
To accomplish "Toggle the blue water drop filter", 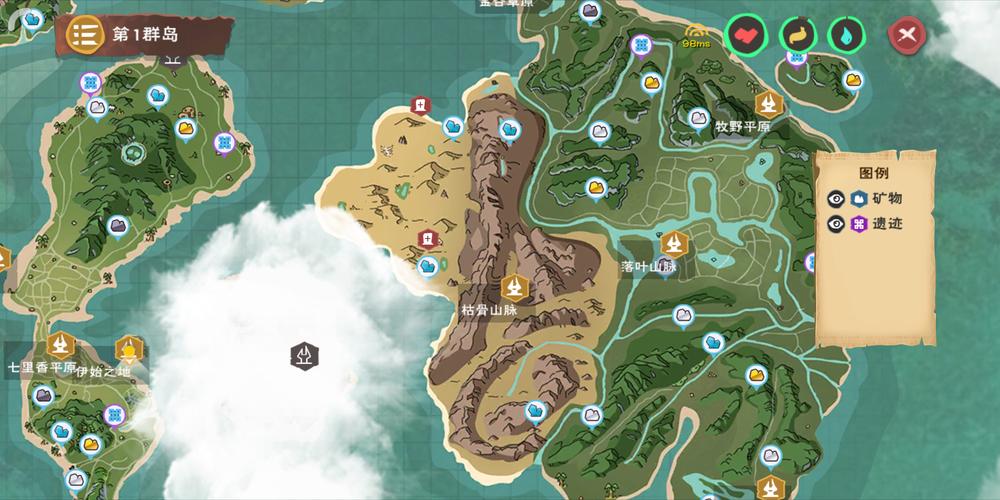I will [x=846, y=35].
